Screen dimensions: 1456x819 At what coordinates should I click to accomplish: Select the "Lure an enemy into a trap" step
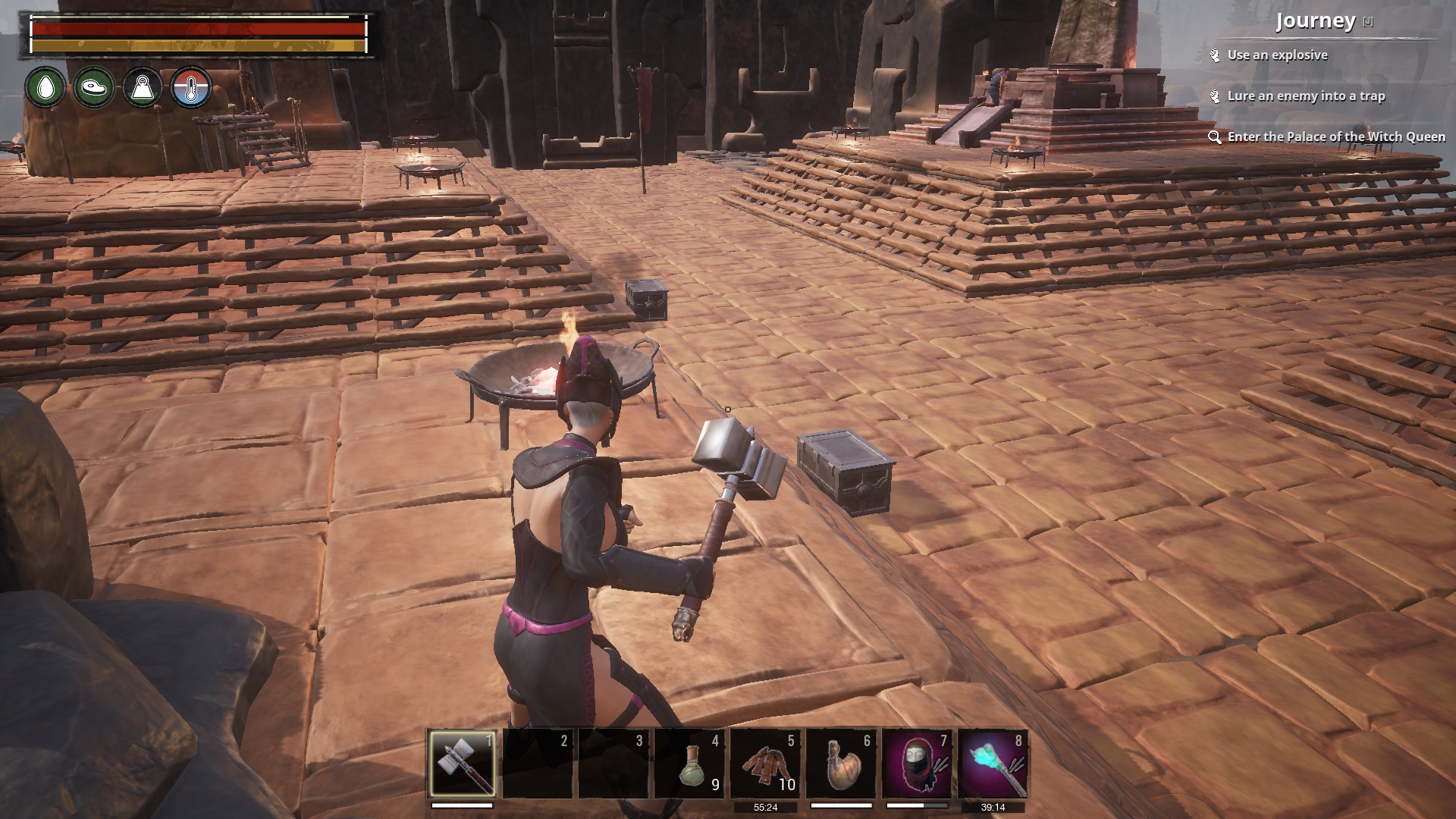(1306, 96)
